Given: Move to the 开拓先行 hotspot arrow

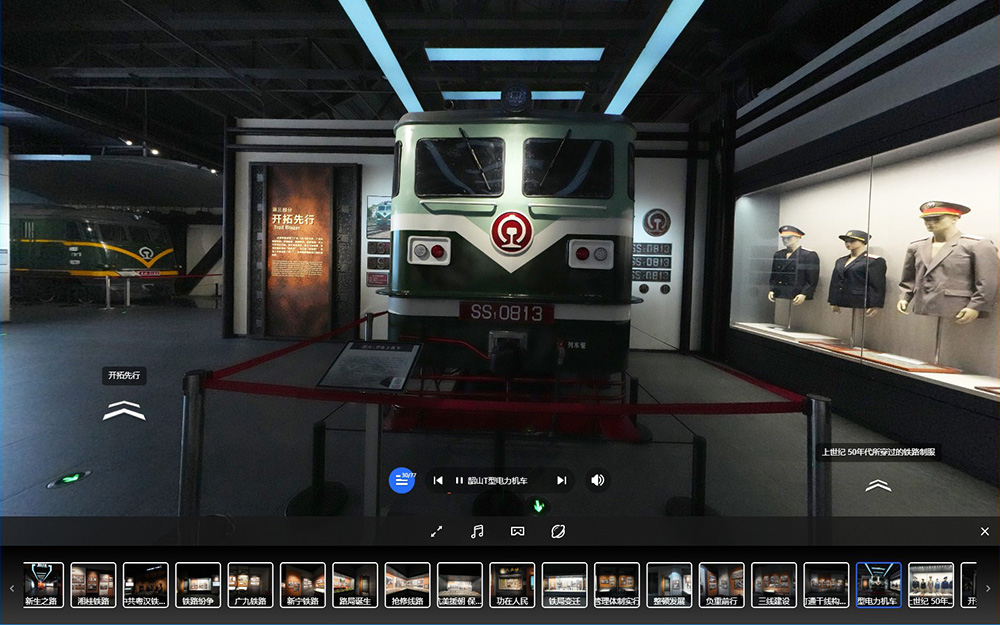Looking at the screenshot, I should tap(124, 410).
